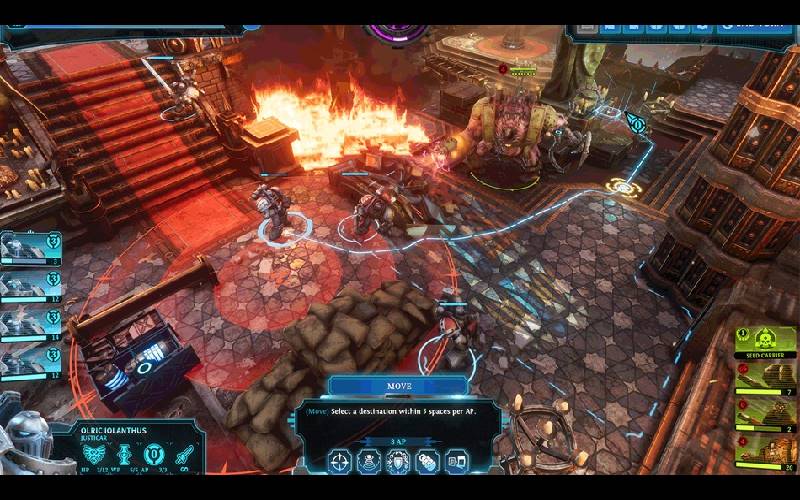
Task: Click the cards swap ability icon
Action: tap(456, 462)
